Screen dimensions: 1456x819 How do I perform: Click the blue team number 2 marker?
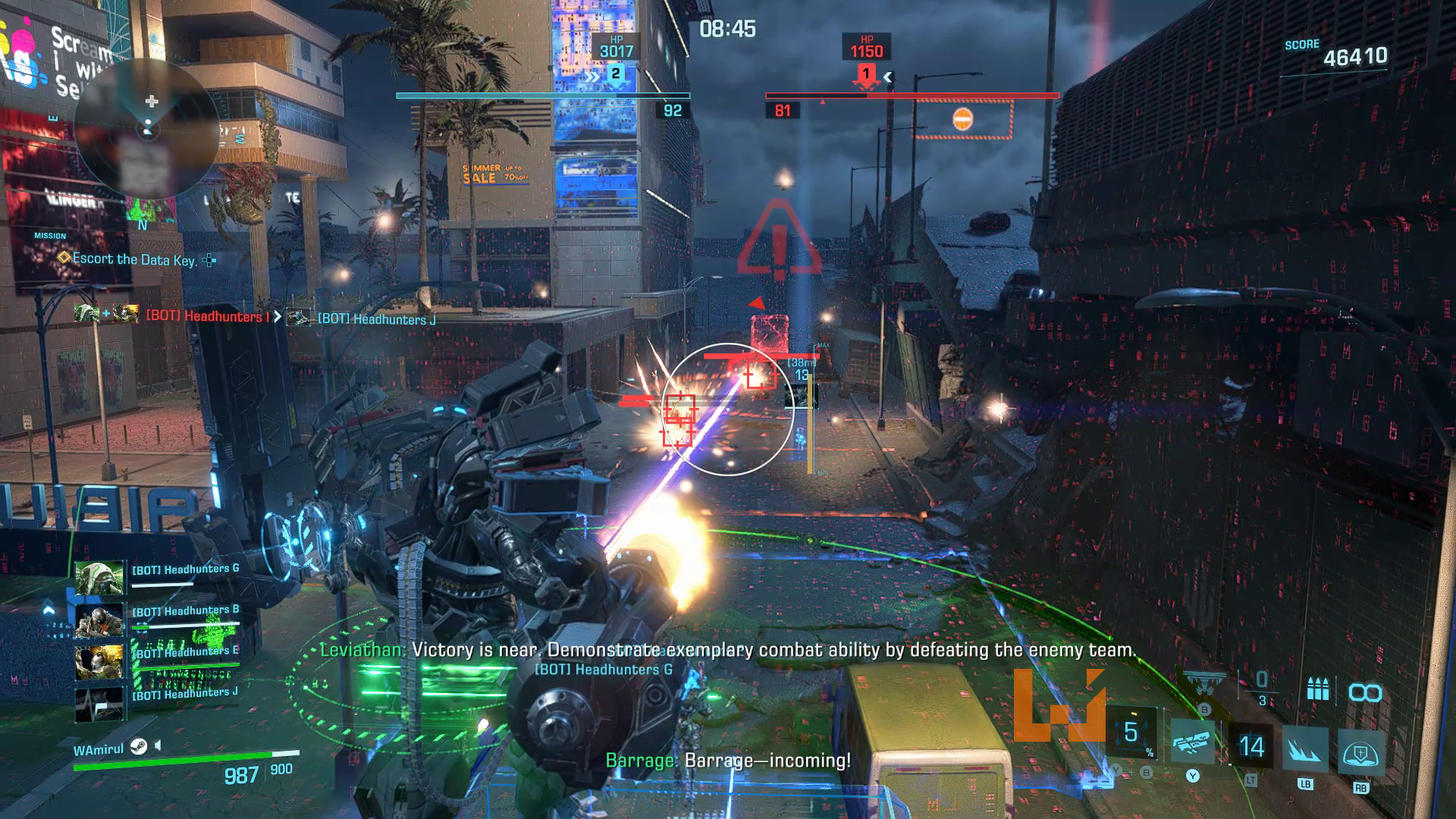tap(616, 74)
